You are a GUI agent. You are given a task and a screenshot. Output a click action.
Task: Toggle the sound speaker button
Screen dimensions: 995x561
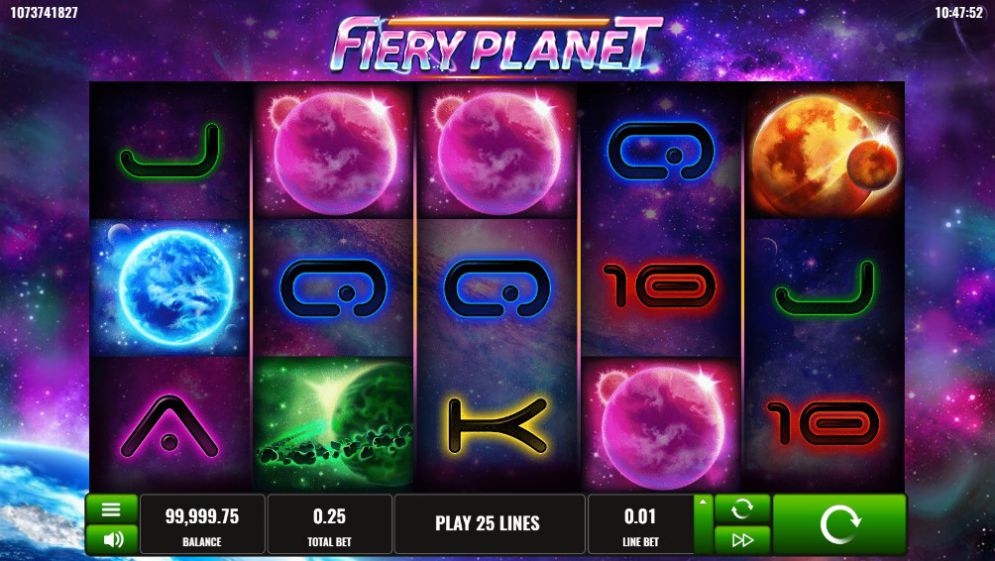pyautogui.click(x=112, y=539)
